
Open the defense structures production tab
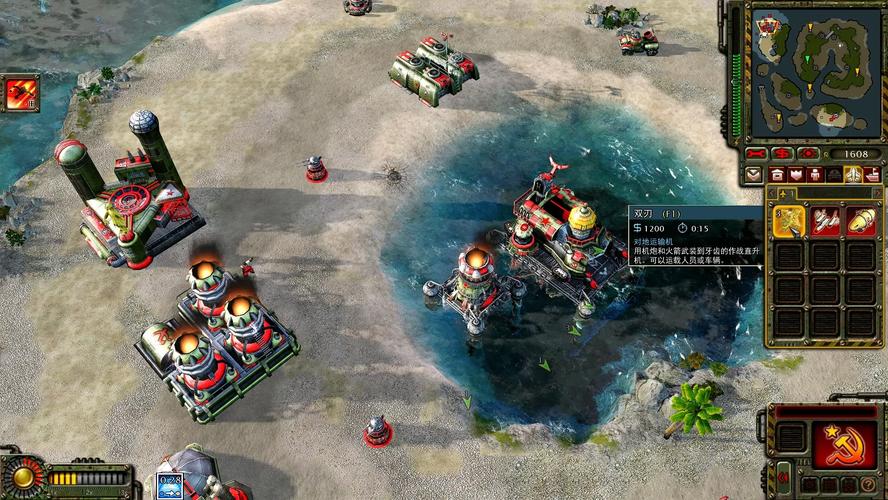tap(795, 175)
